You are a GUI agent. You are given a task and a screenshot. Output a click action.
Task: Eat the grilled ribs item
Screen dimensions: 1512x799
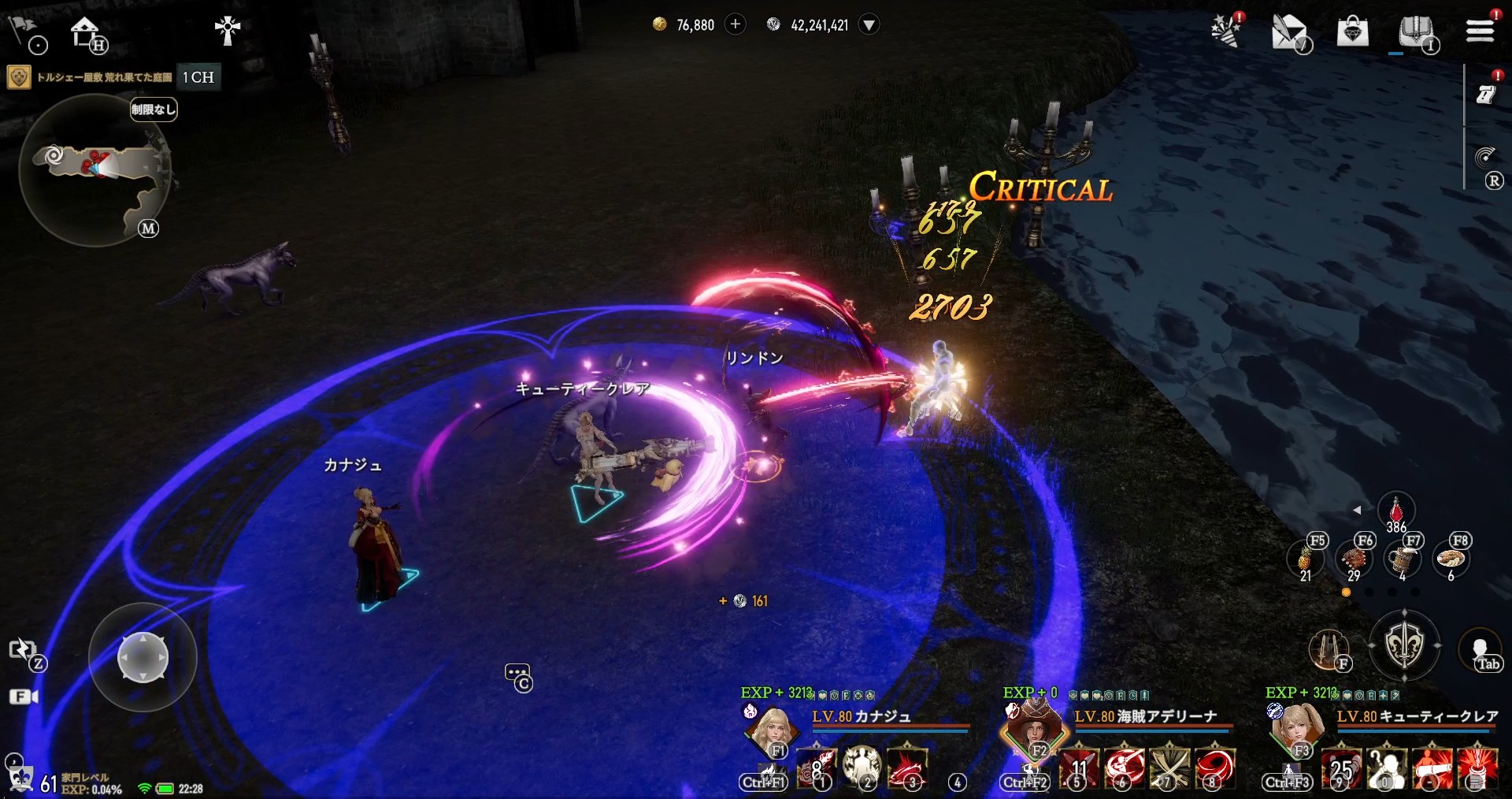point(1354,559)
